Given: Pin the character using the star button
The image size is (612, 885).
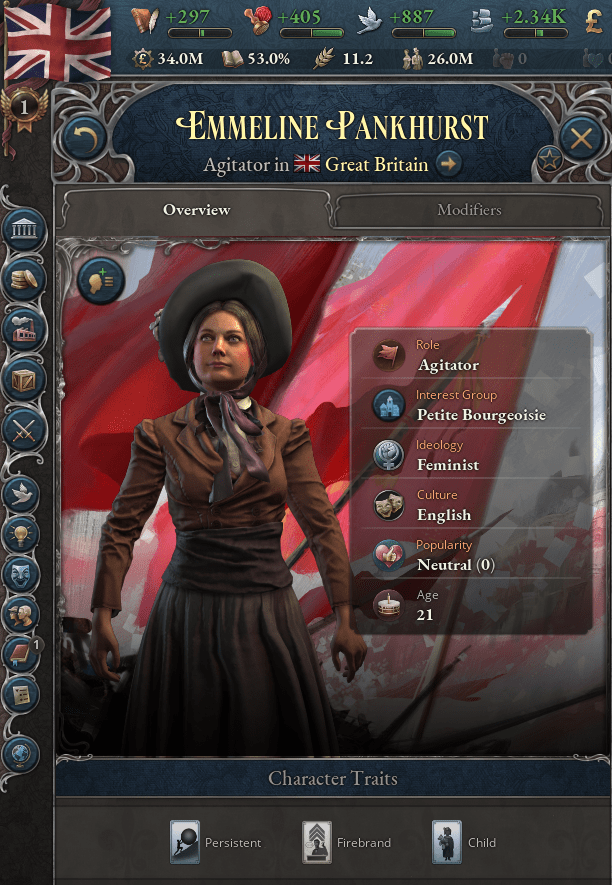Looking at the screenshot, I should [549, 157].
